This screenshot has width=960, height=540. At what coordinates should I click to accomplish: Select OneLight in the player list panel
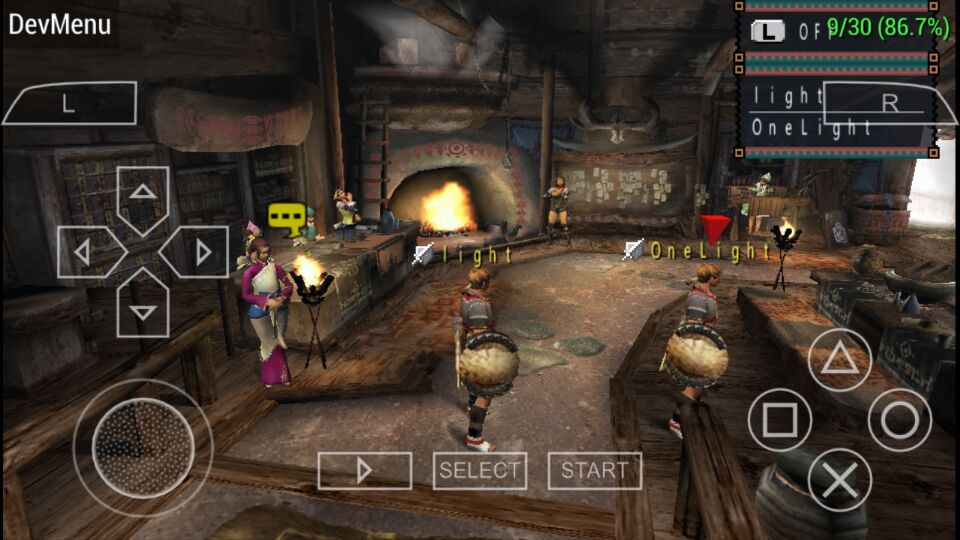(x=812, y=128)
